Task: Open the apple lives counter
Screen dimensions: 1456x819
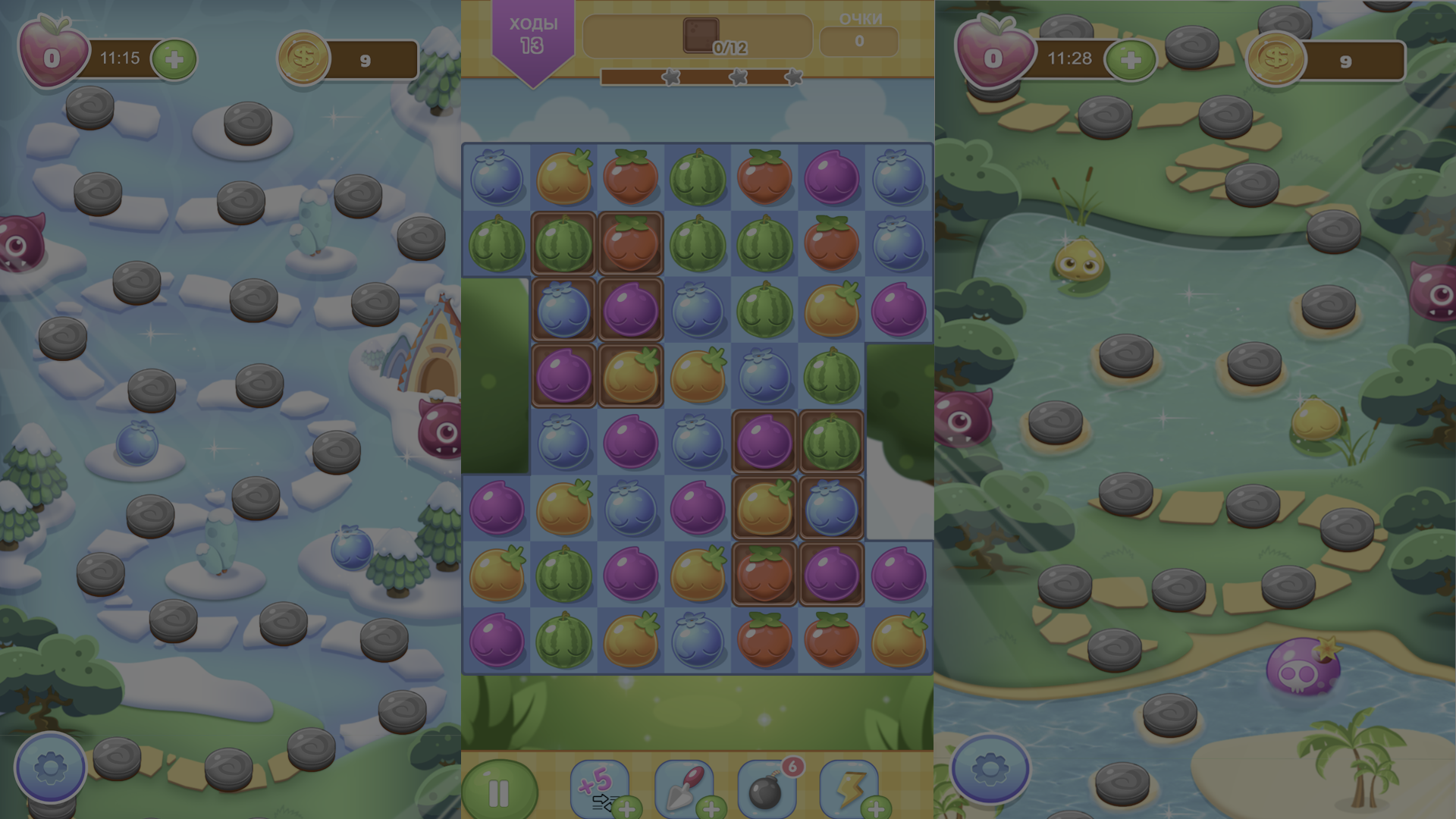Action: [x=53, y=53]
